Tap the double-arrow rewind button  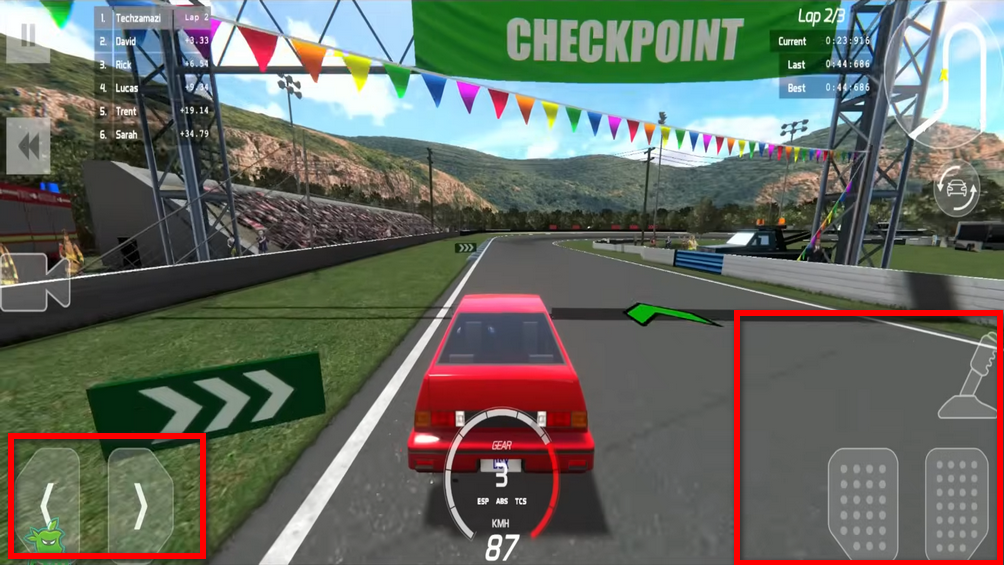(x=28, y=146)
